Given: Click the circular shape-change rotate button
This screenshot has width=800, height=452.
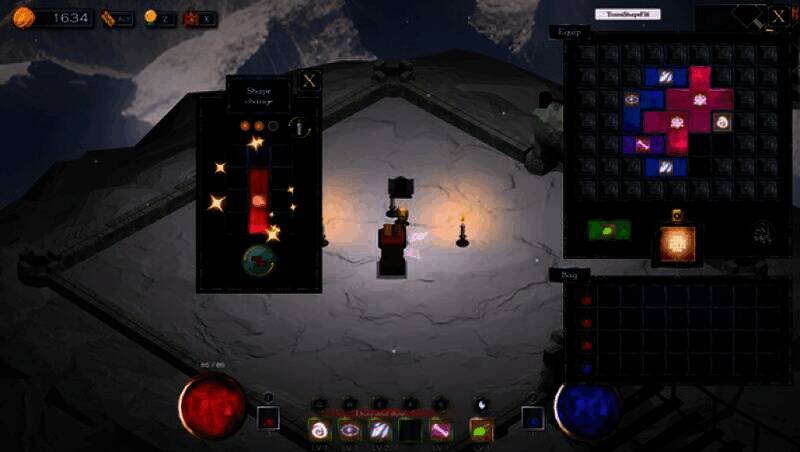Looking at the screenshot, I should tap(259, 260).
